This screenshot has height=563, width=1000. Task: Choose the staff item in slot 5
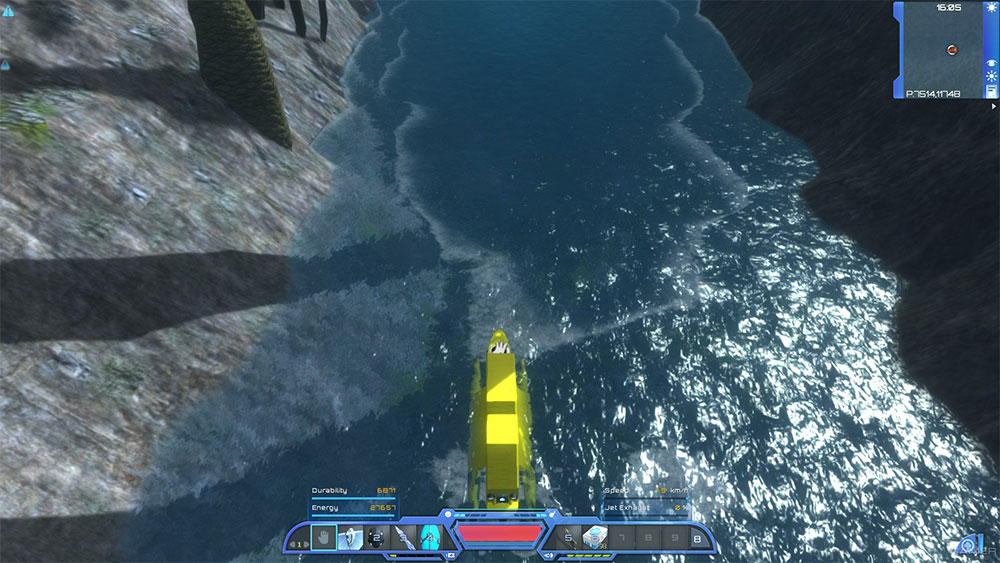coord(568,539)
